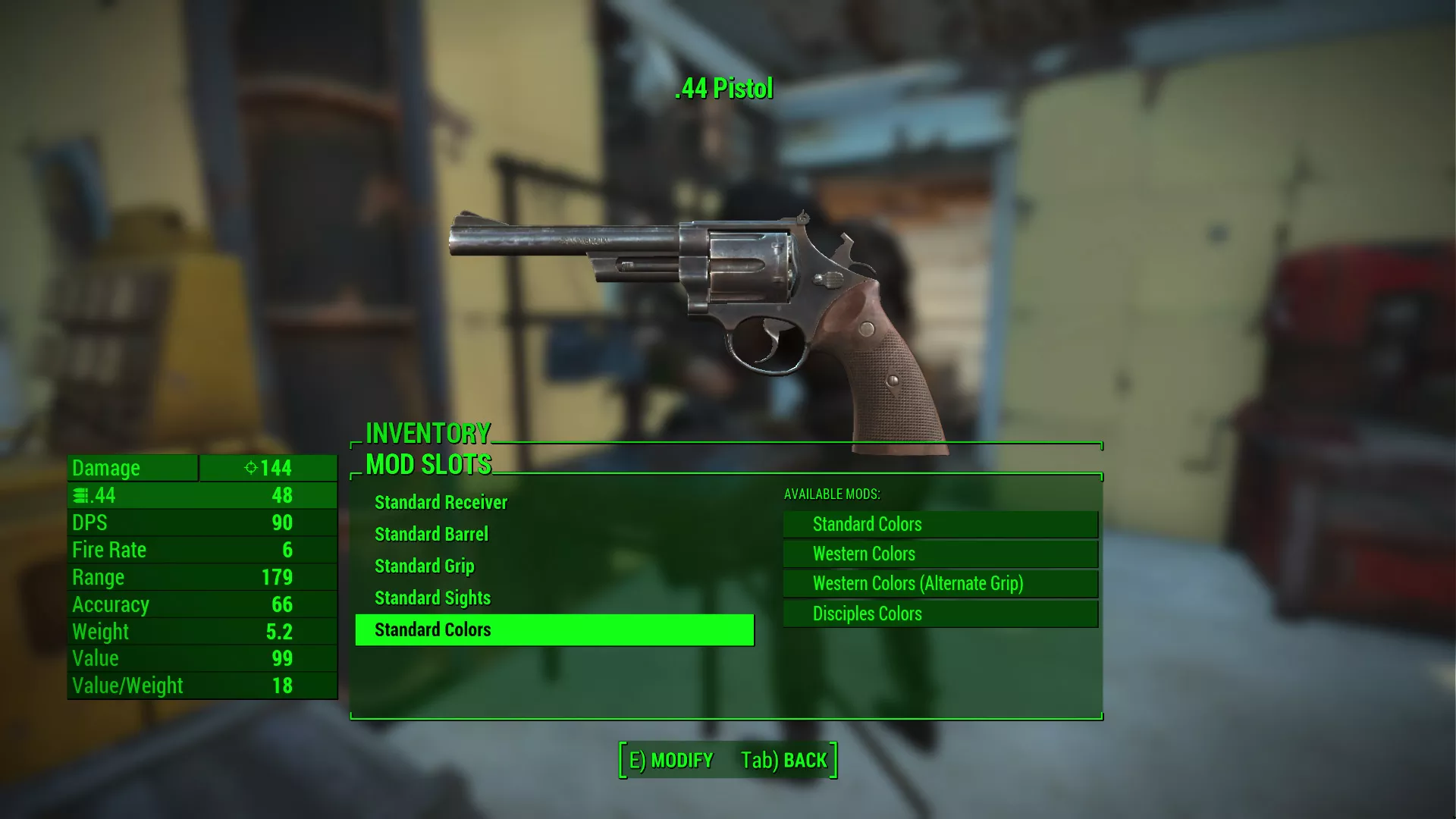This screenshot has width=1456, height=819.
Task: Choose the Western Colors mod
Action: [940, 554]
